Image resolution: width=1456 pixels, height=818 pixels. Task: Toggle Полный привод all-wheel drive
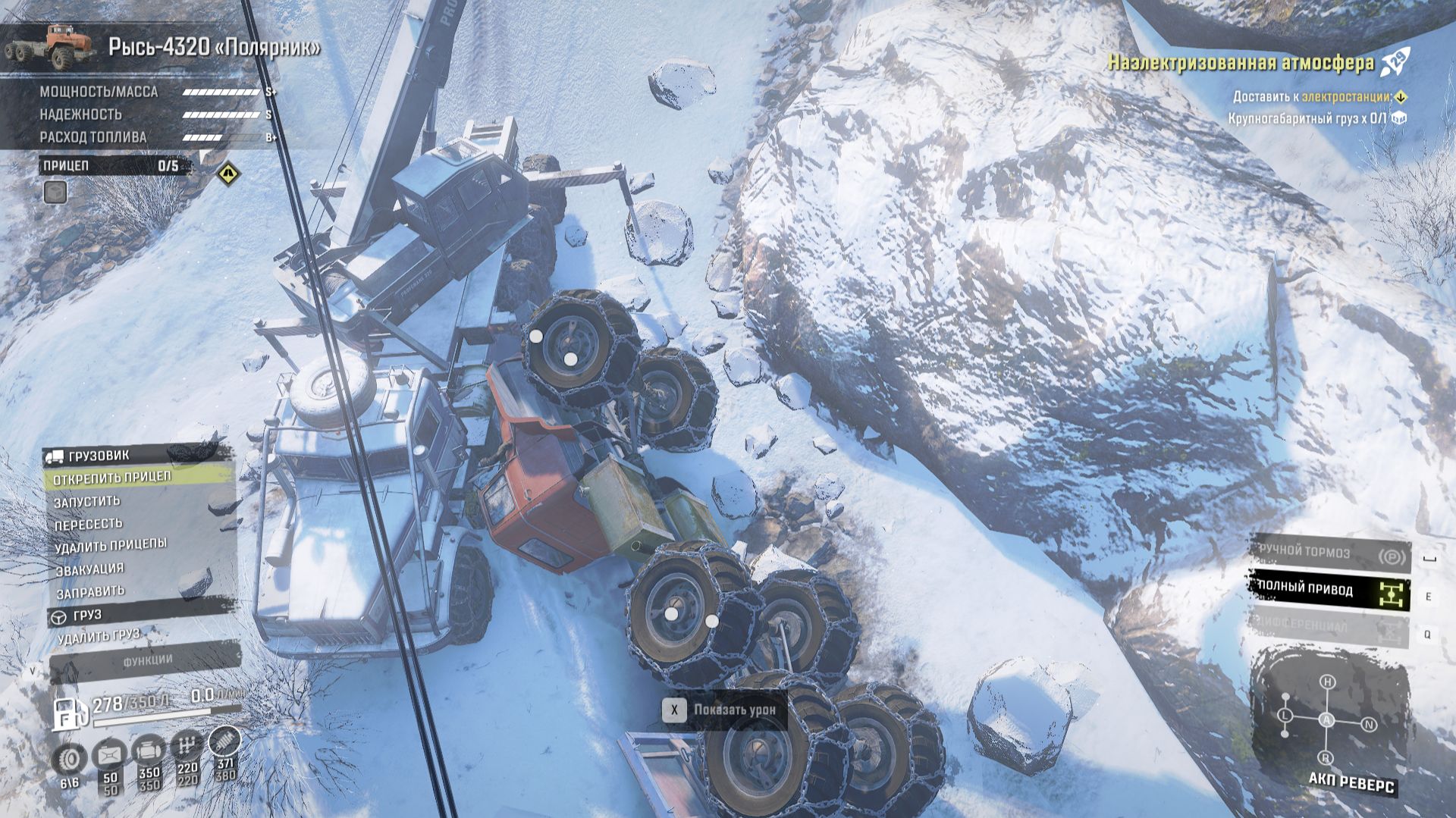[x=1329, y=590]
